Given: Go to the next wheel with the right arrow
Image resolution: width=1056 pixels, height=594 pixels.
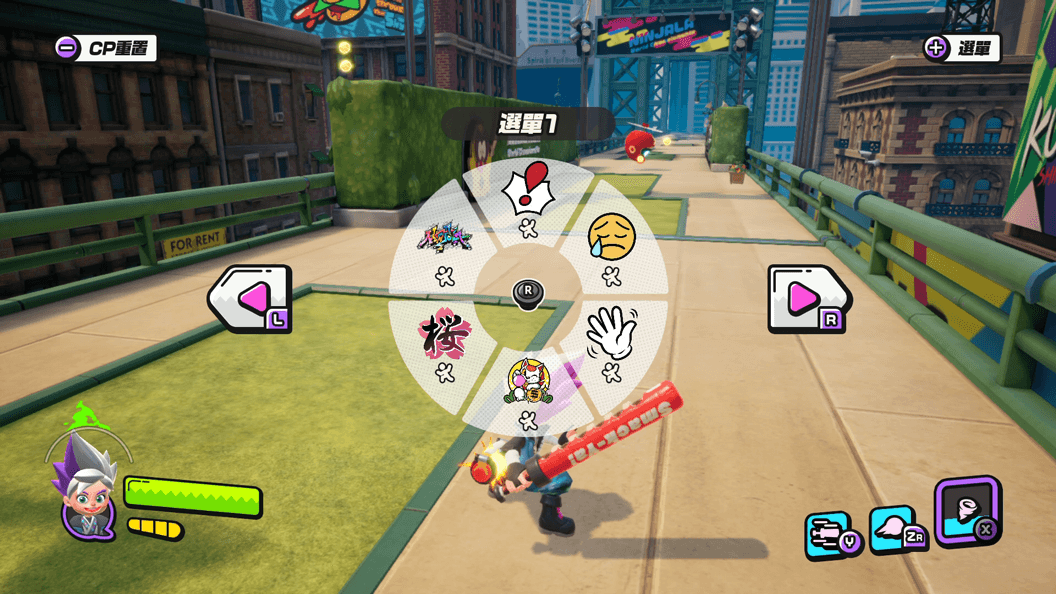Looking at the screenshot, I should 807,298.
